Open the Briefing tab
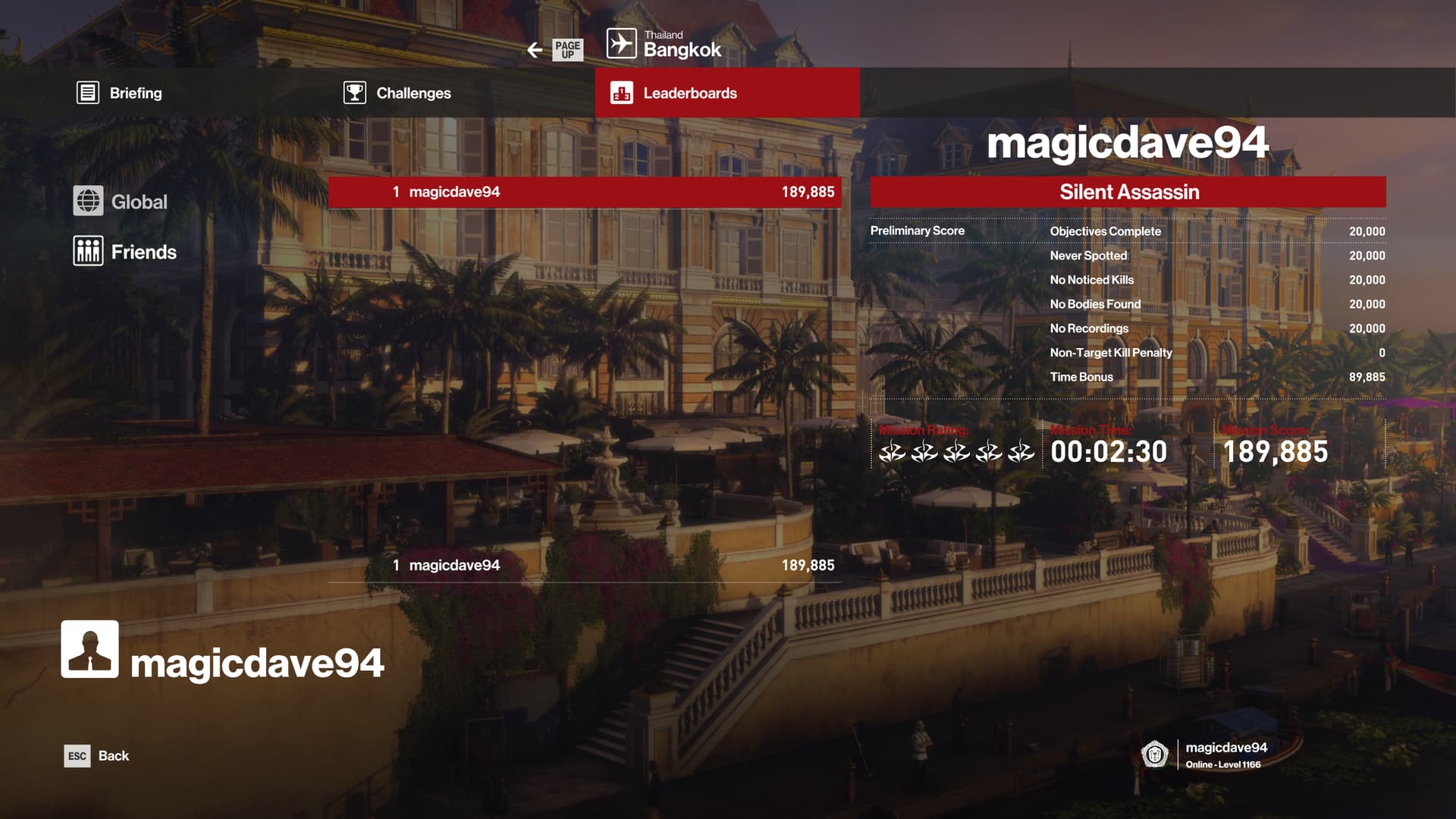The image size is (1456, 819). coord(120,93)
